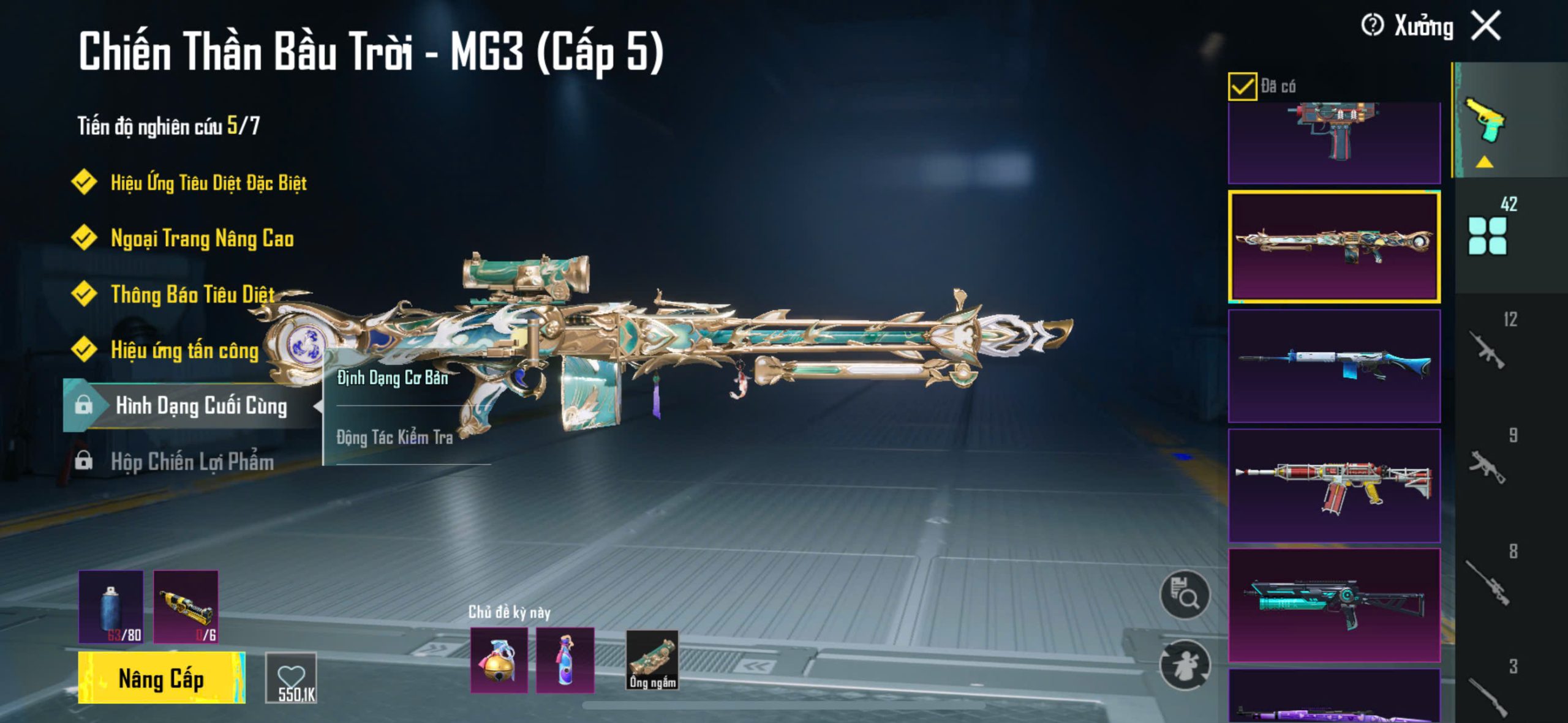Screen dimensions: 1568x723
Task: Select the blue spray paint material slot
Action: pyautogui.click(x=111, y=607)
